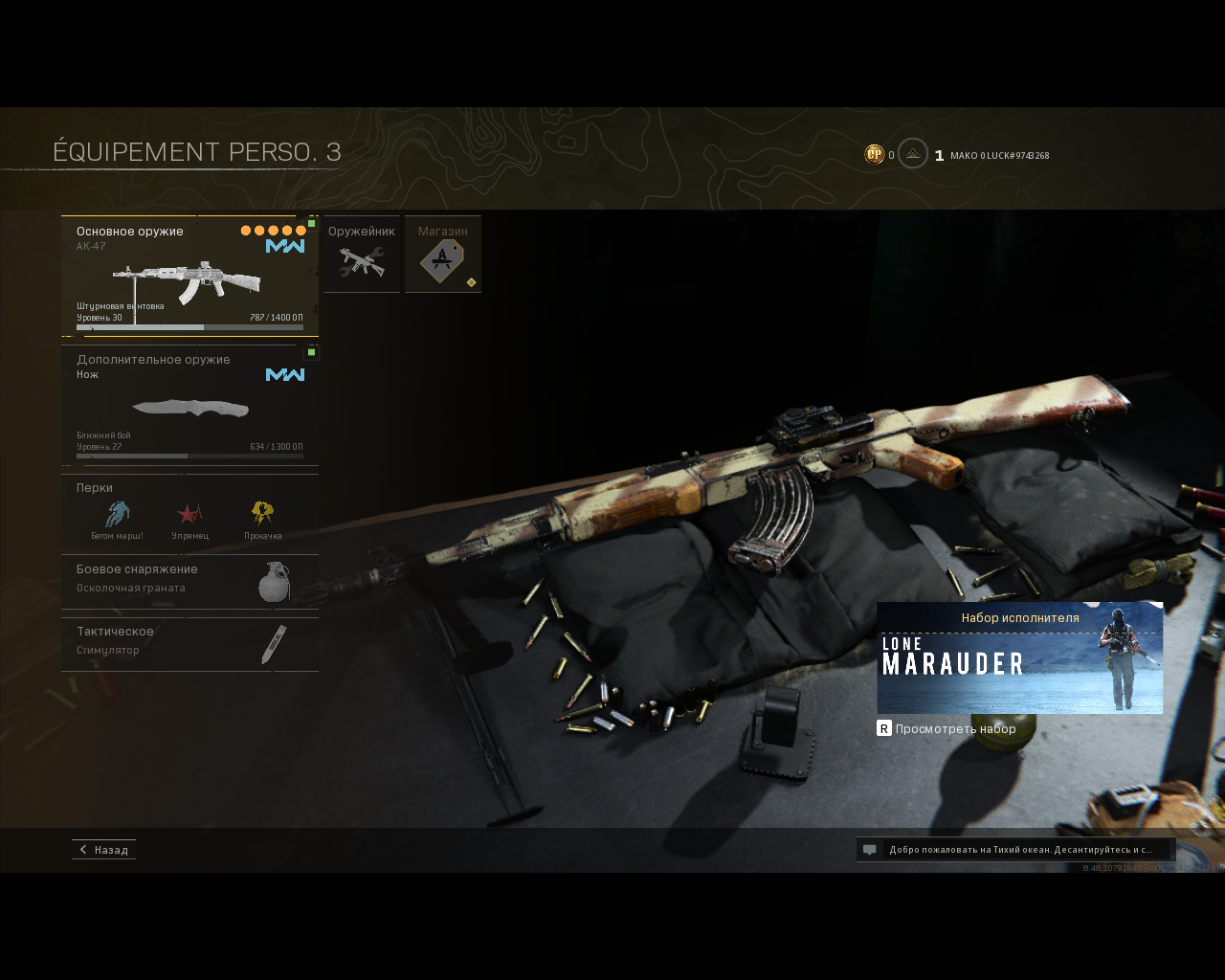Open the player rank emblem
The image size is (1225, 980).
click(913, 154)
